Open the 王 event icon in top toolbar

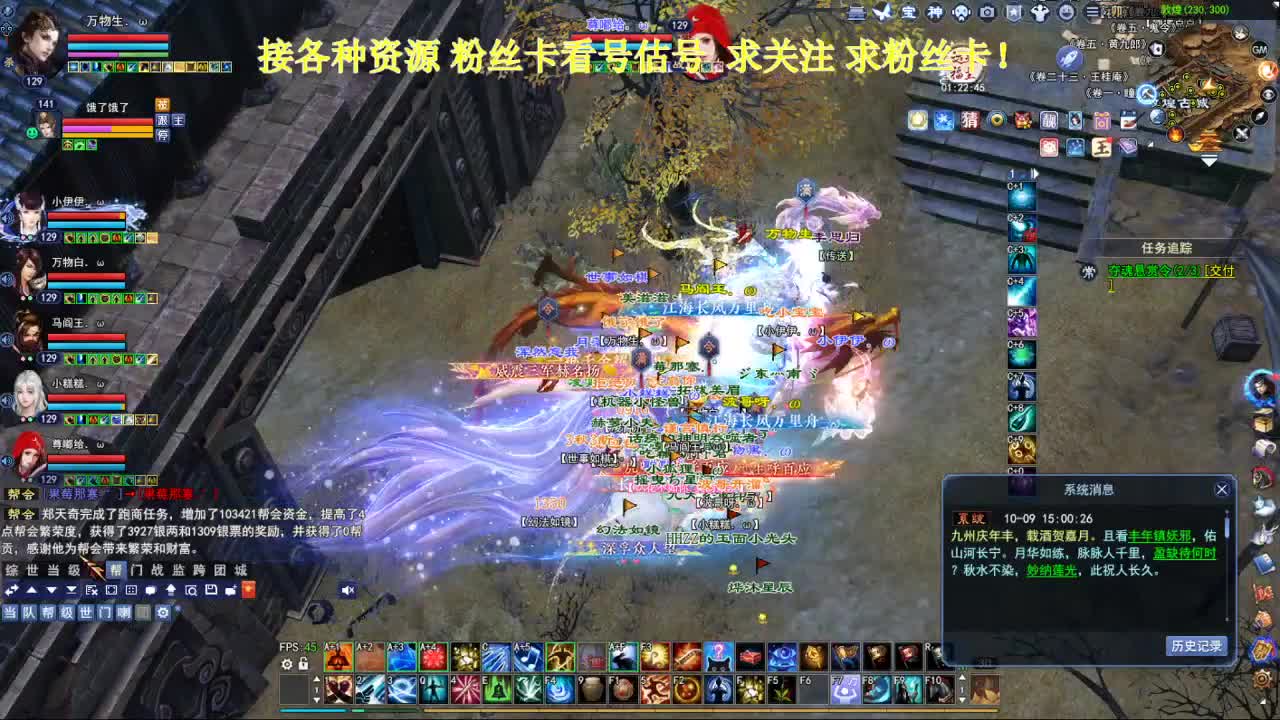[1100, 149]
